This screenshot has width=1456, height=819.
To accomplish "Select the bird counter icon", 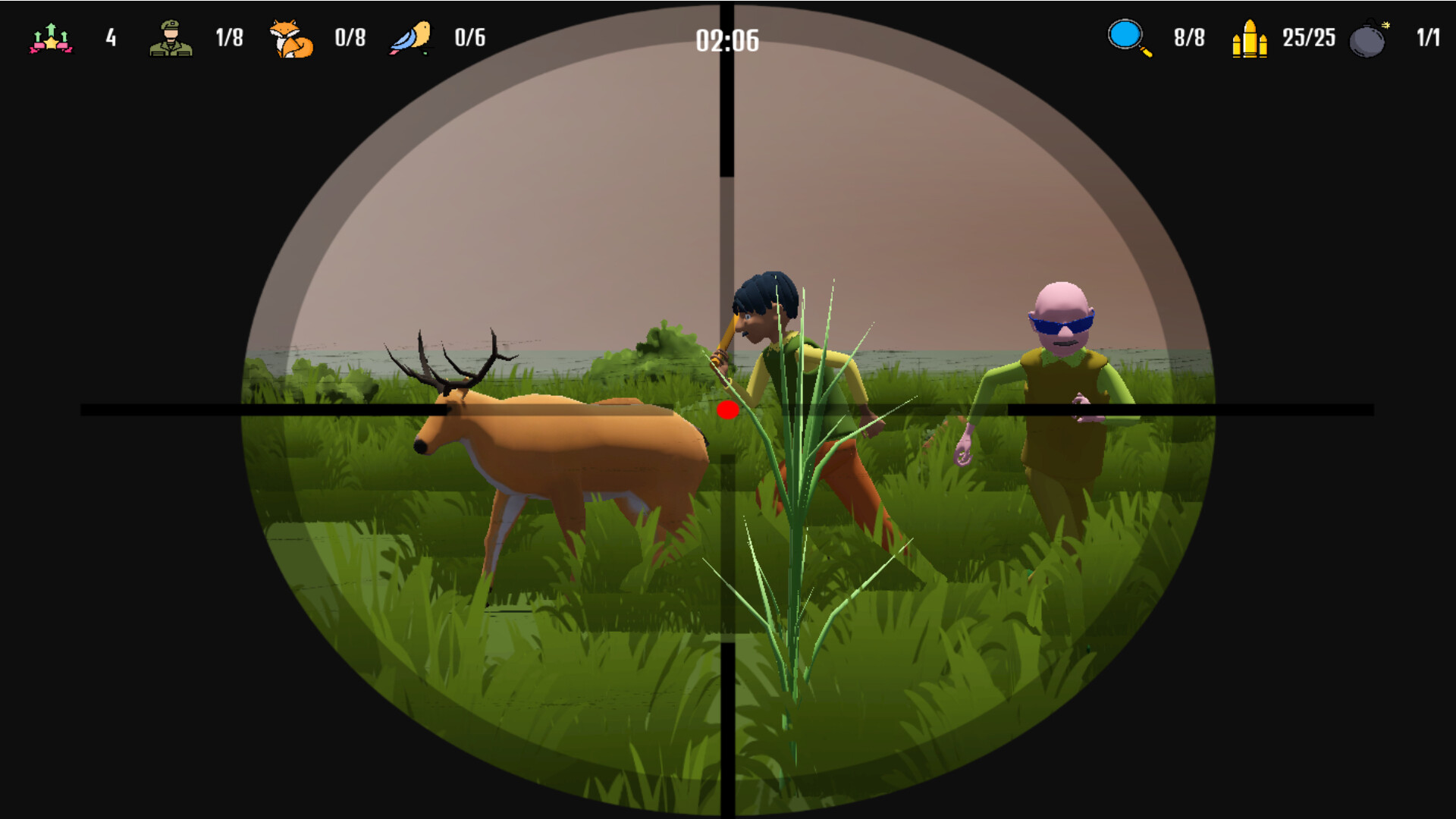I will pos(410,37).
